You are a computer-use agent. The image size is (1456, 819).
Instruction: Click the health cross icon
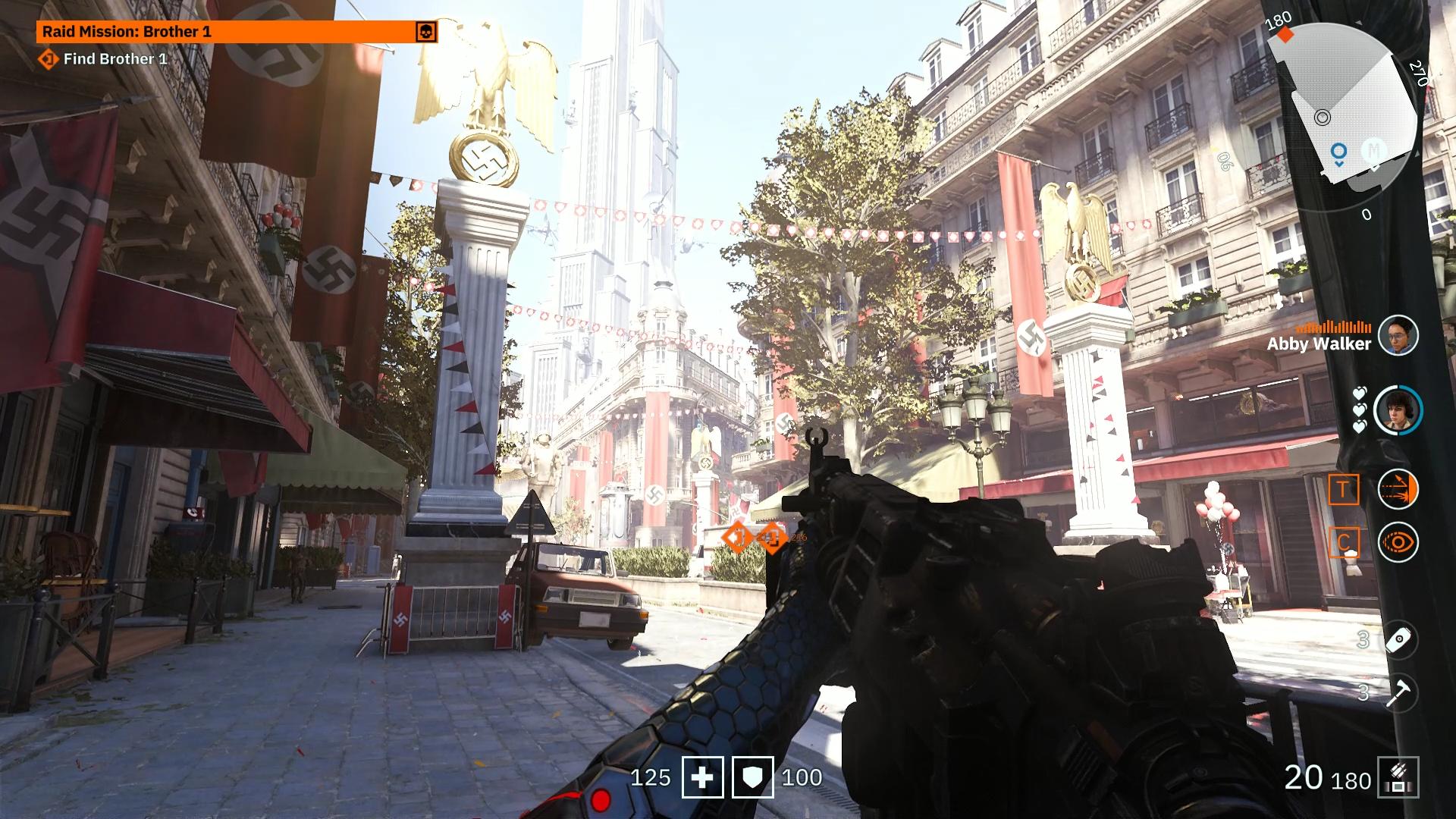[702, 777]
